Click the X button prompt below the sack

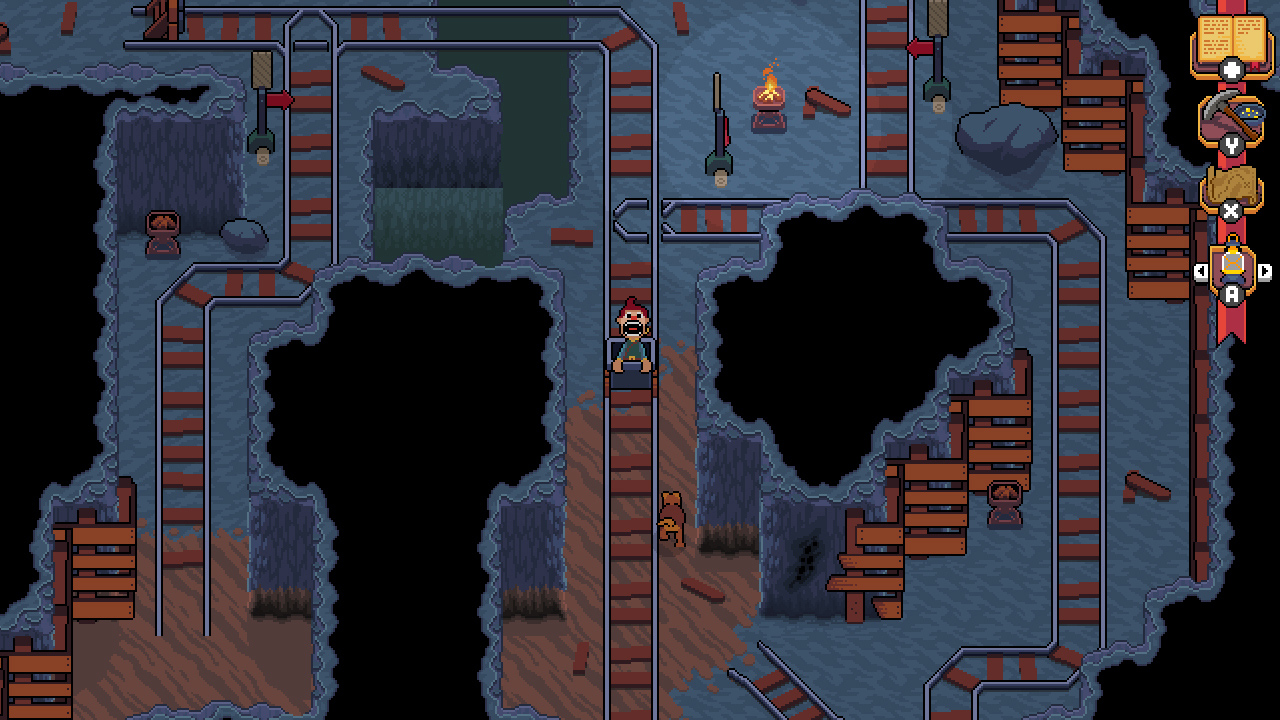coord(1231,212)
